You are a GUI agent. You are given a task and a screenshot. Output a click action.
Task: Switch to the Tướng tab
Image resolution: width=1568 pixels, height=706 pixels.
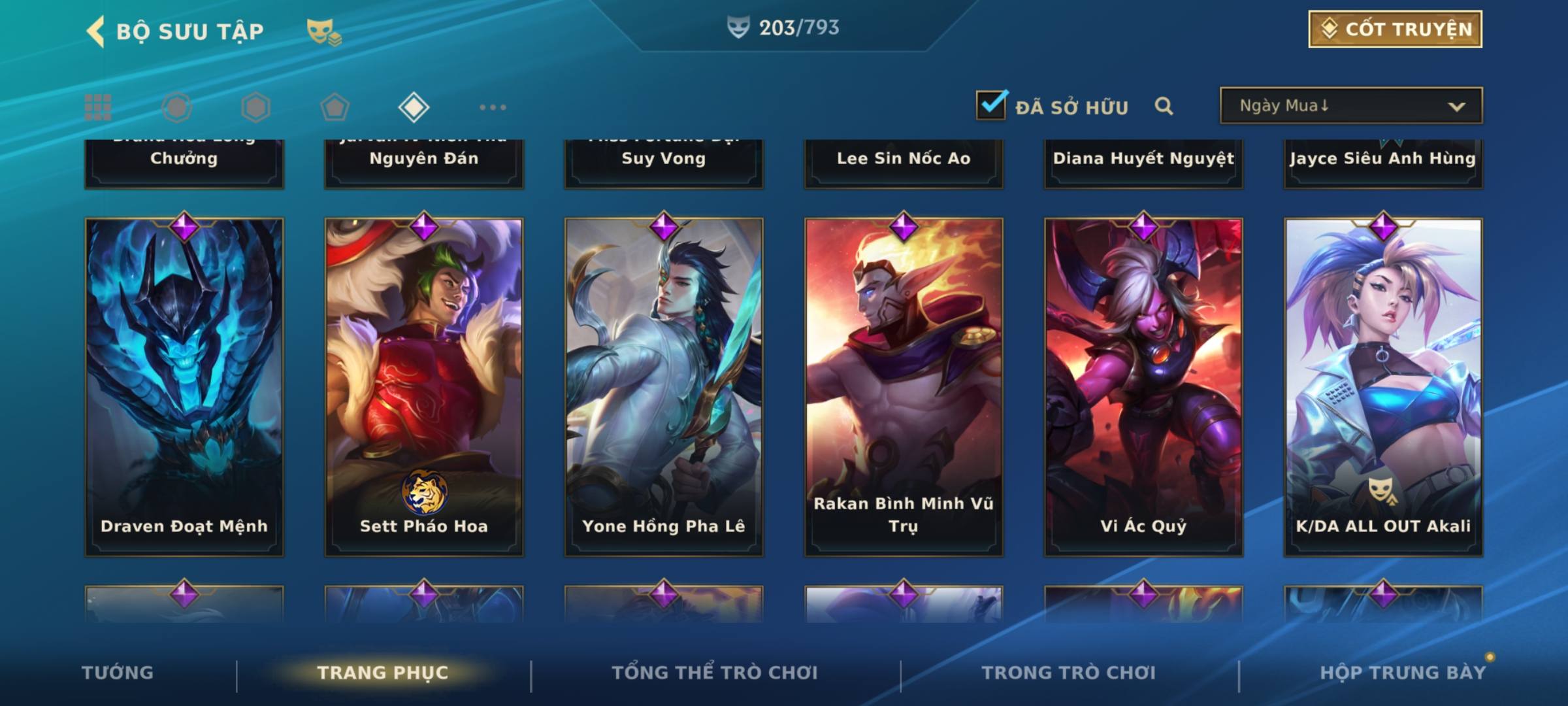pos(118,673)
